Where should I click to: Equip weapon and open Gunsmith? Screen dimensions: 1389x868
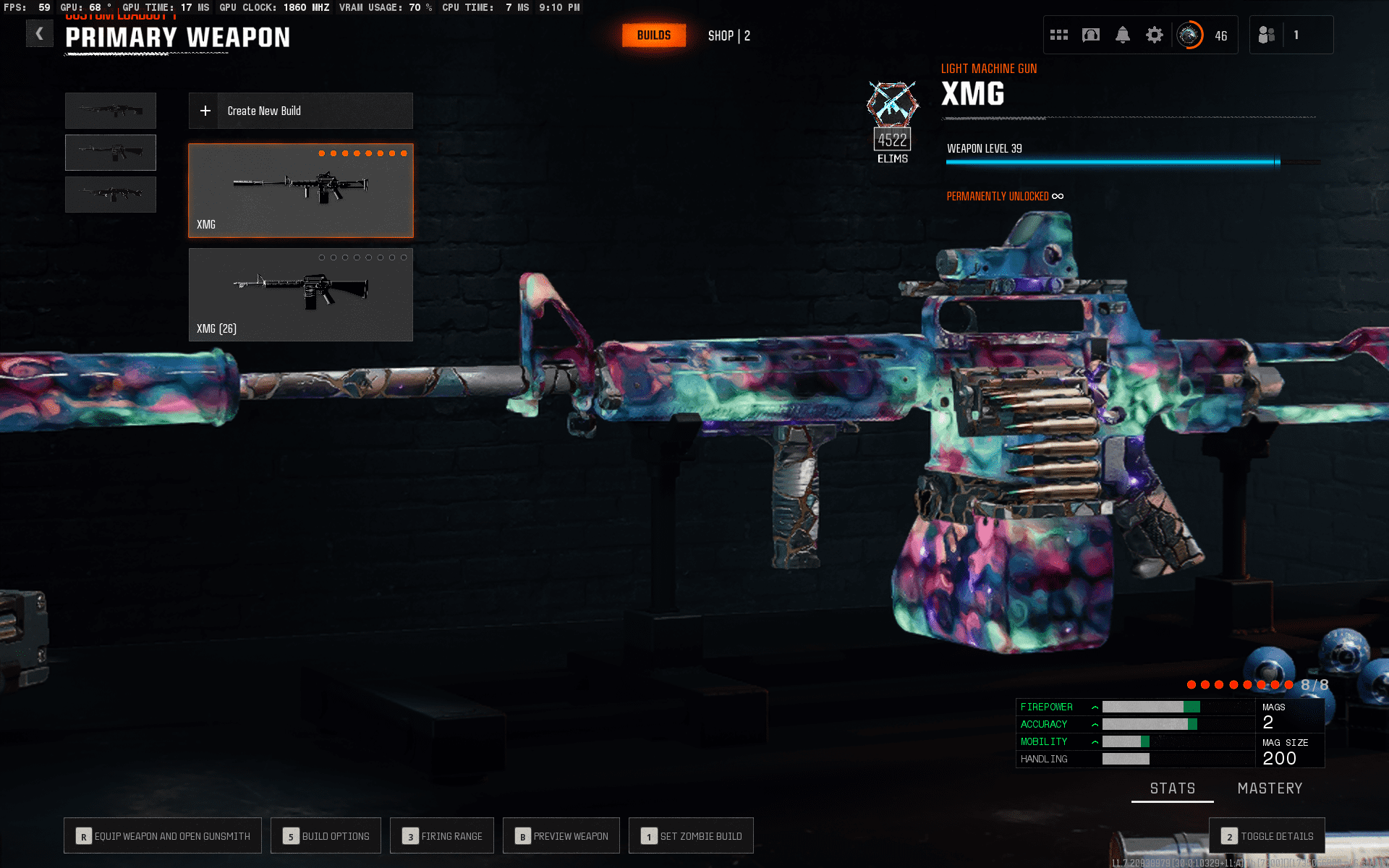click(163, 836)
